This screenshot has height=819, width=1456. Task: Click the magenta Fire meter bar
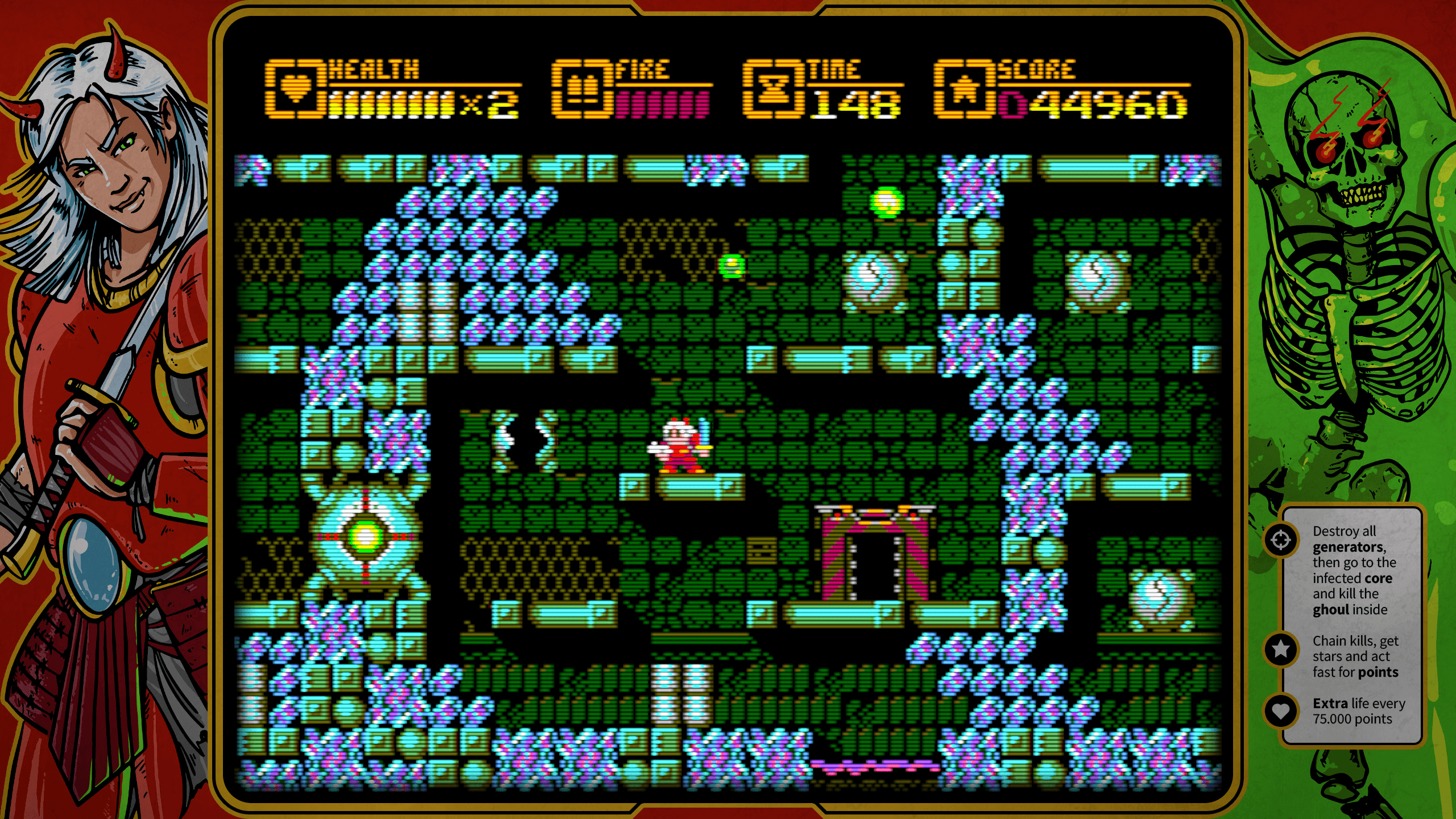click(x=660, y=105)
